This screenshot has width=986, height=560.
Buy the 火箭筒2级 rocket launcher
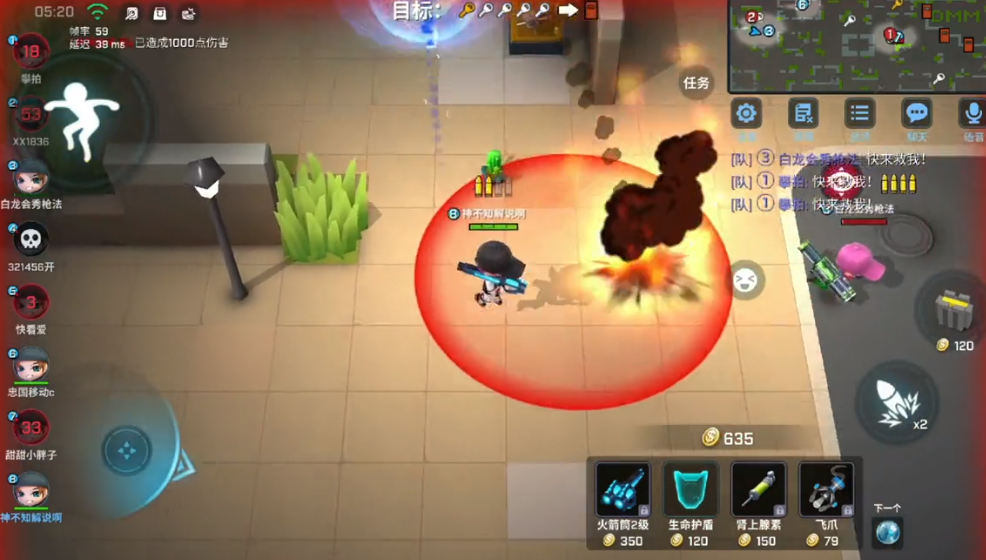(x=622, y=490)
